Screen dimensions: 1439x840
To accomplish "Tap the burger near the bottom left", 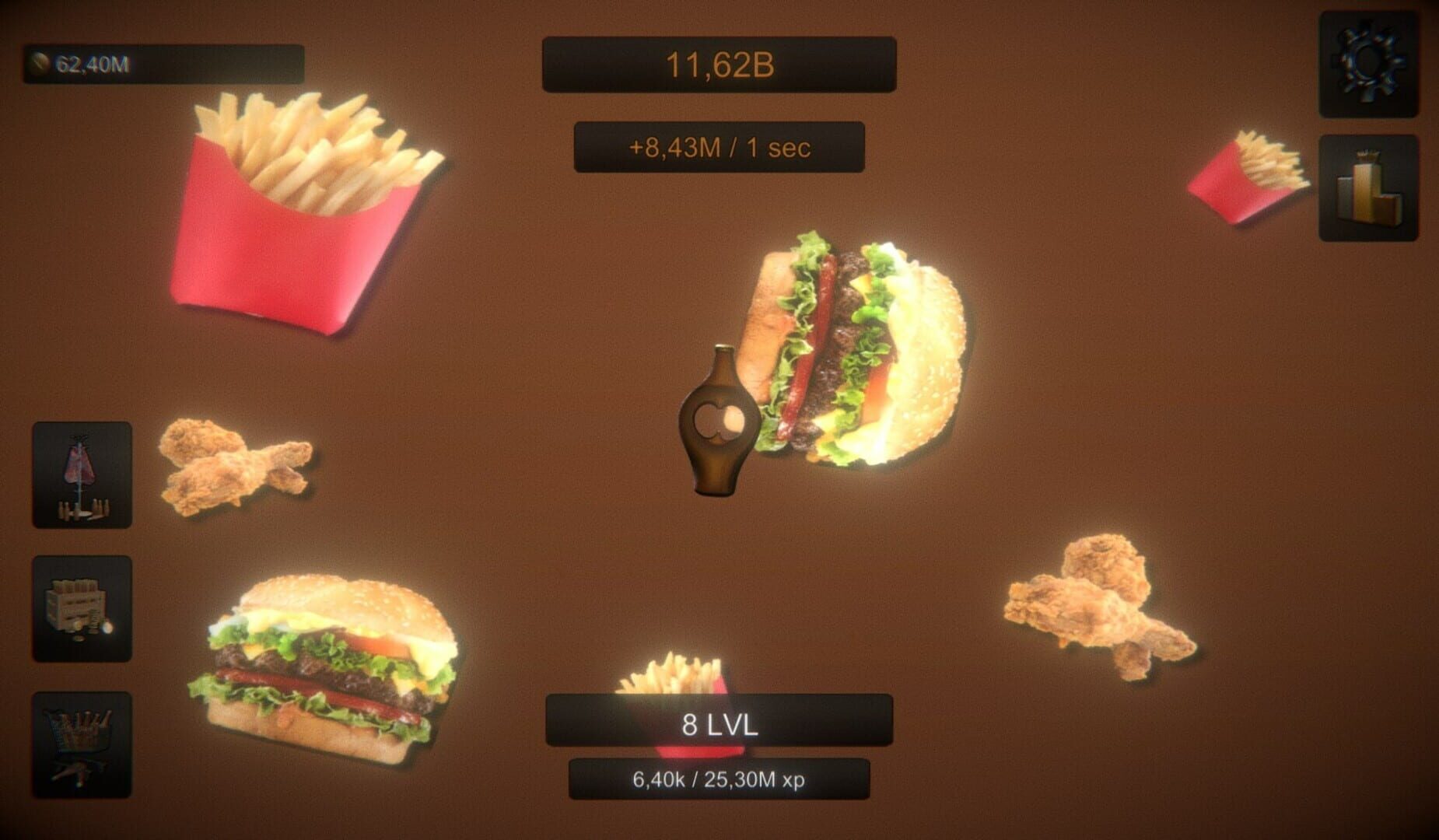I will coord(327,669).
